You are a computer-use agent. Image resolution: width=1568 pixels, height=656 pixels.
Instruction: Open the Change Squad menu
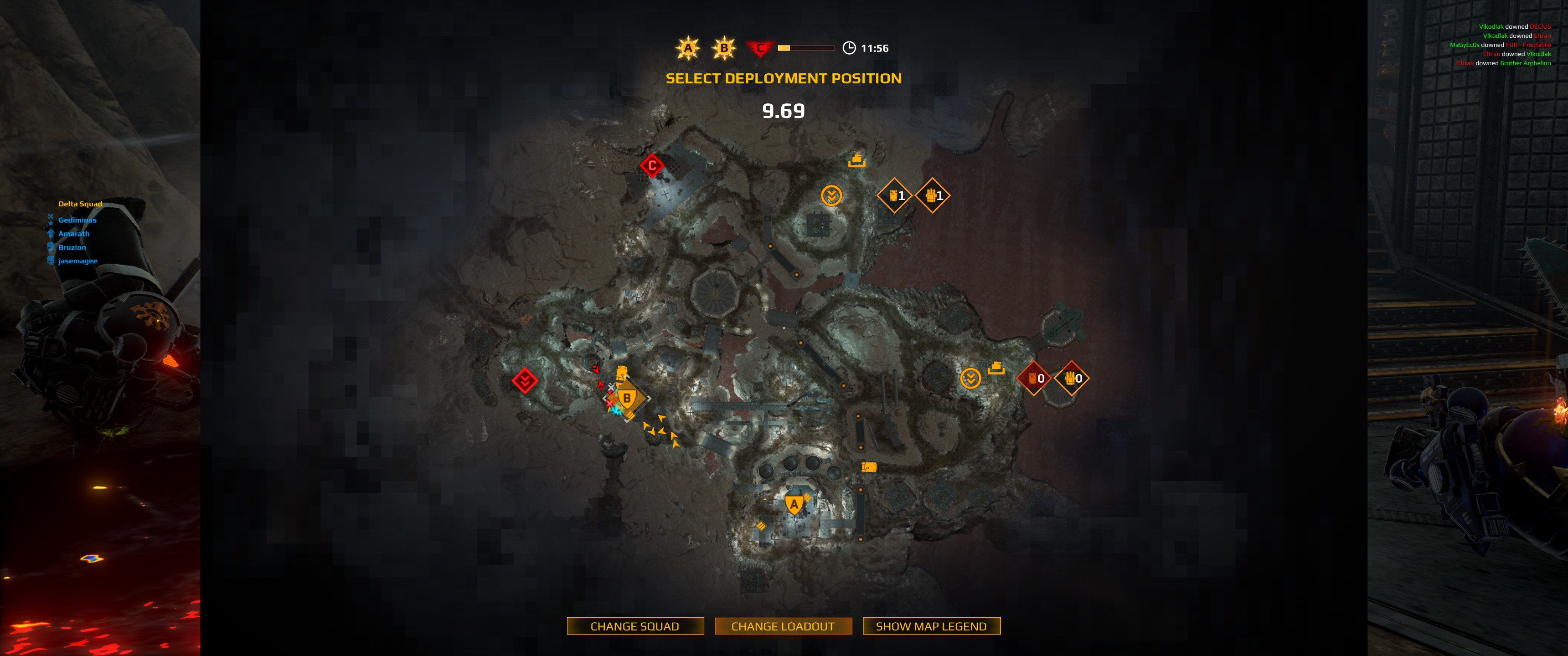point(635,626)
